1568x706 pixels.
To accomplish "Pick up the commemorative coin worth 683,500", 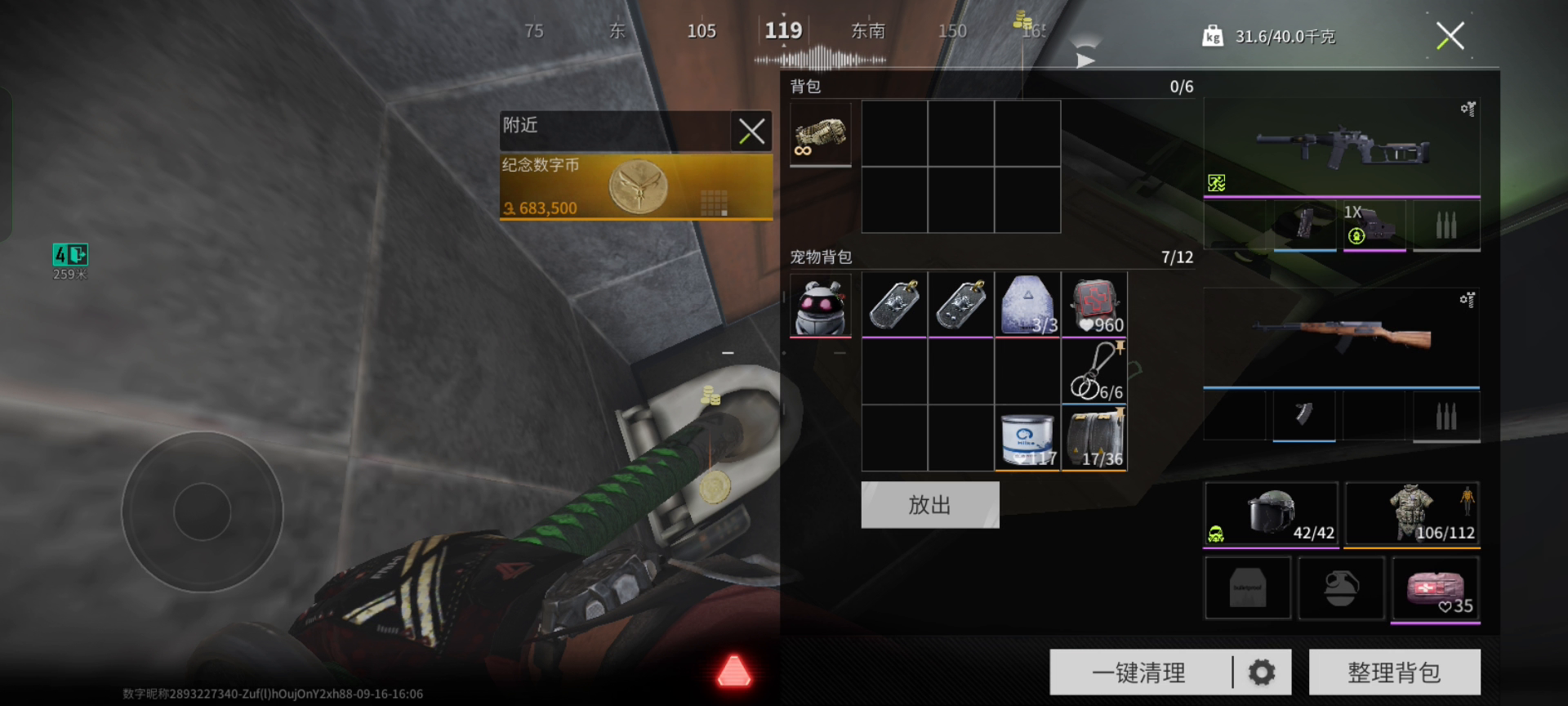I will coord(636,187).
